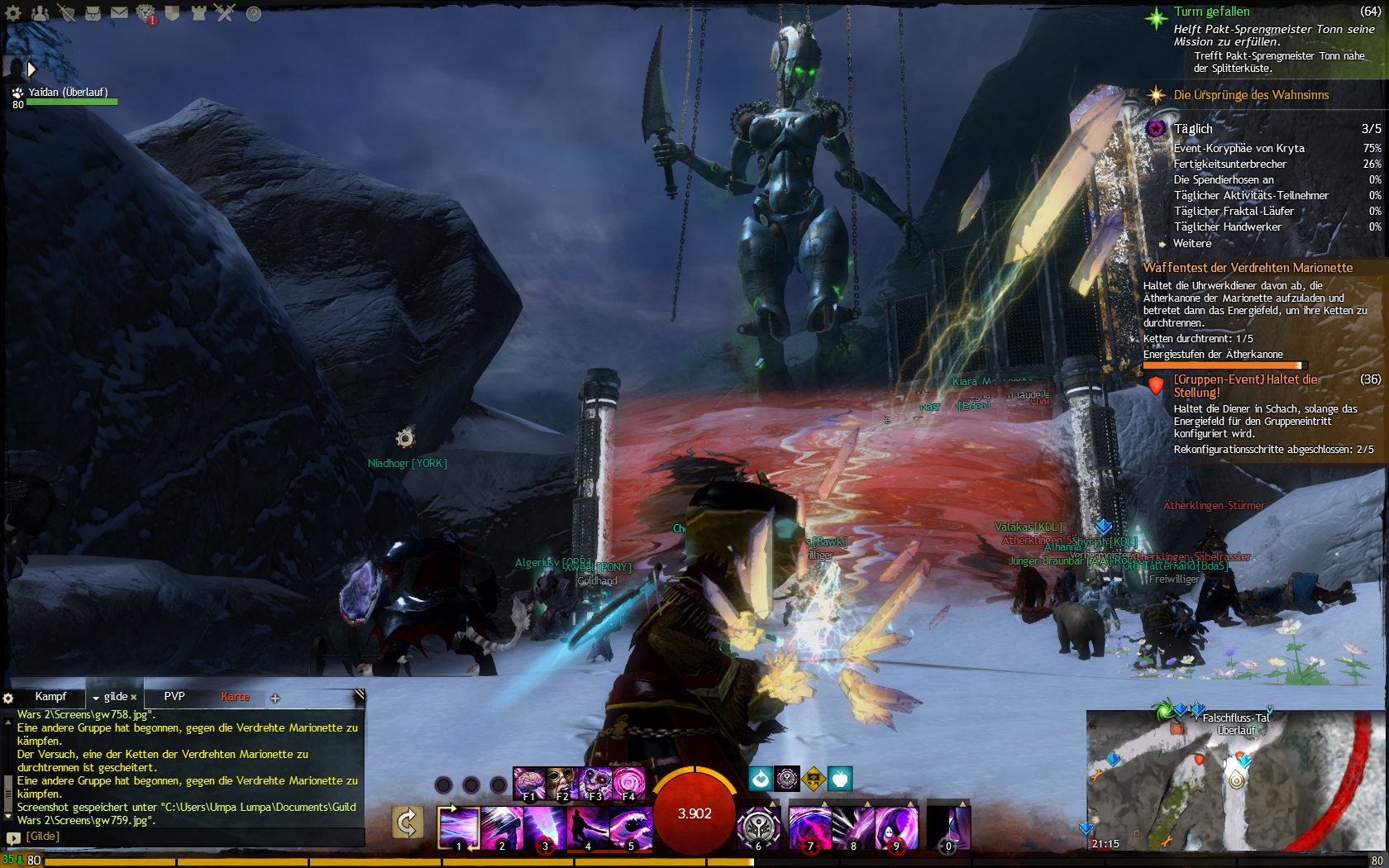The width and height of the screenshot is (1389, 868).
Task: Expand the party panel arrow
Action: click(31, 69)
